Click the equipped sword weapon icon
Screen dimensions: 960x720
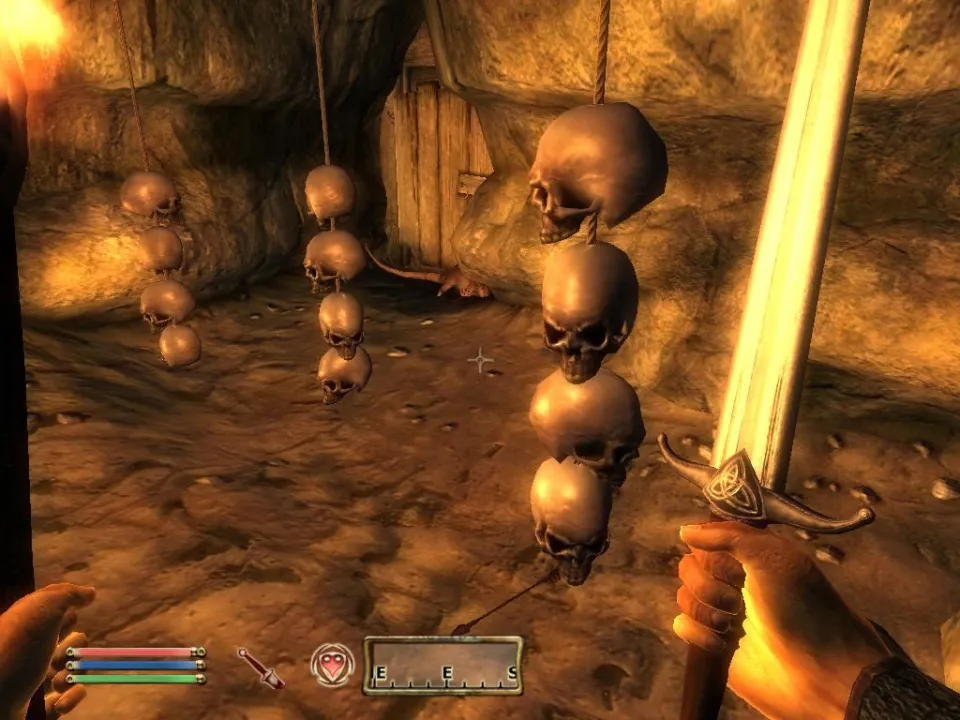point(261,667)
